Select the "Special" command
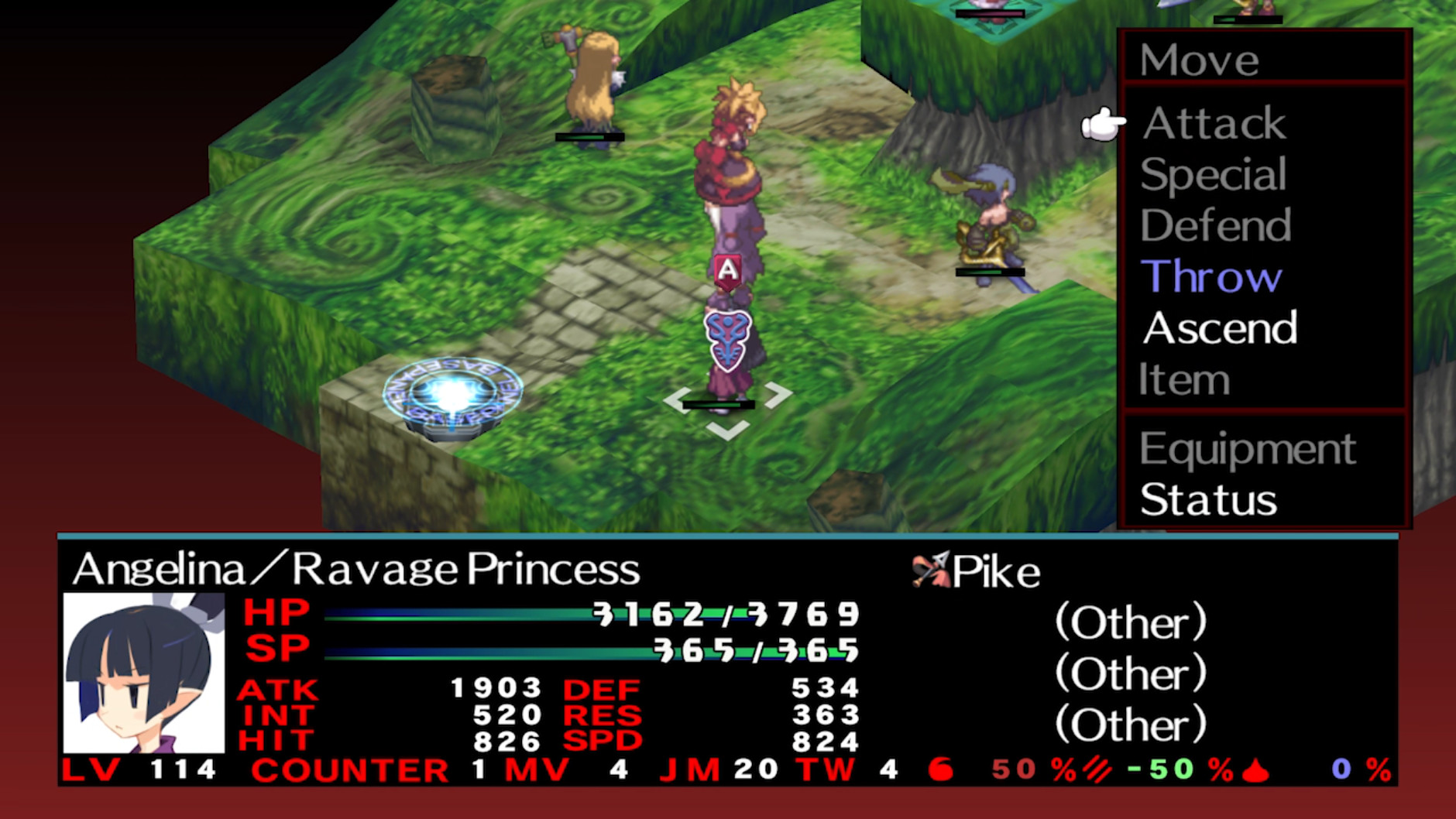This screenshot has height=819, width=1456. click(1212, 175)
